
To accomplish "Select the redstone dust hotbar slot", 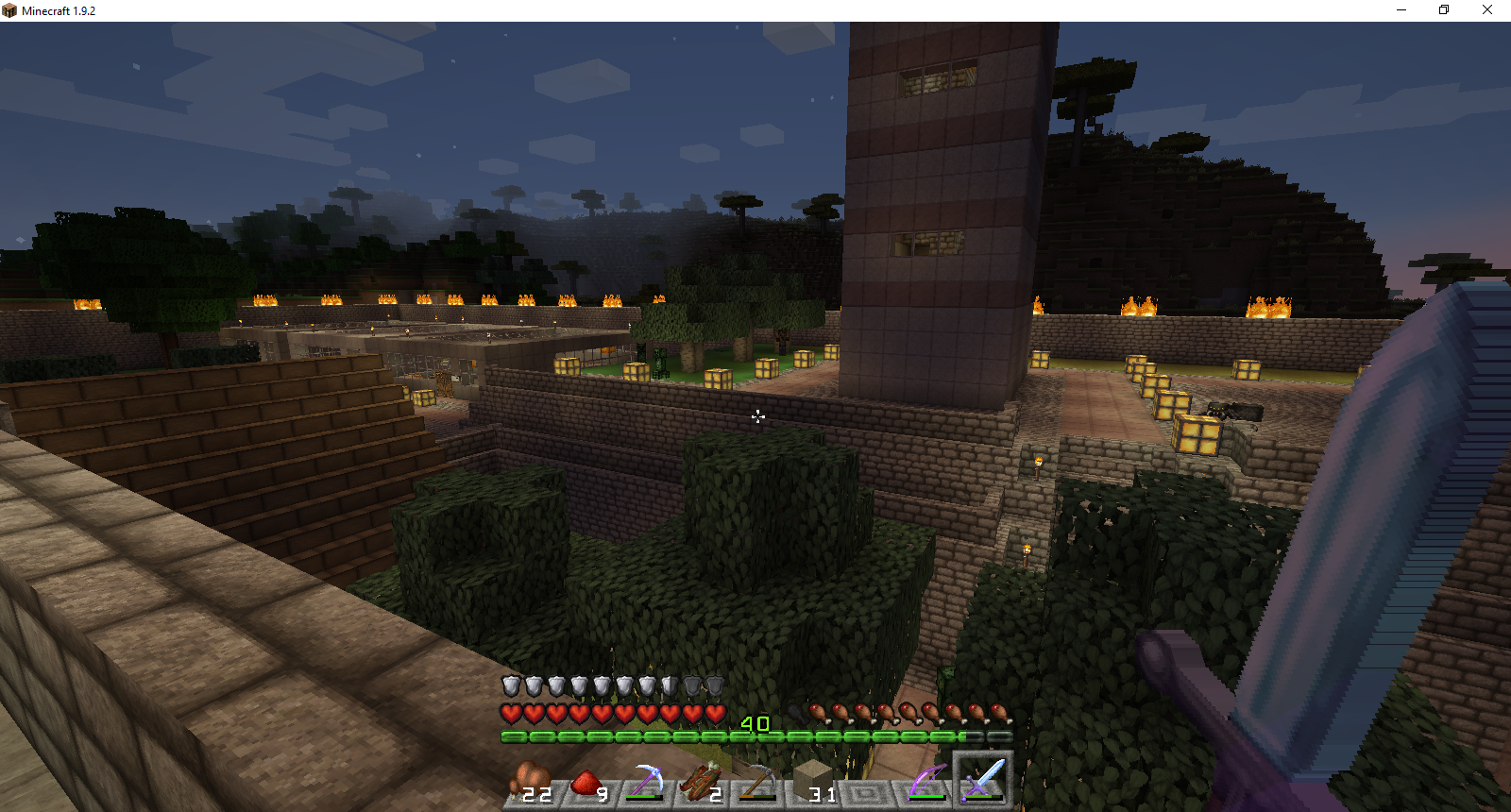I will coord(587,783).
